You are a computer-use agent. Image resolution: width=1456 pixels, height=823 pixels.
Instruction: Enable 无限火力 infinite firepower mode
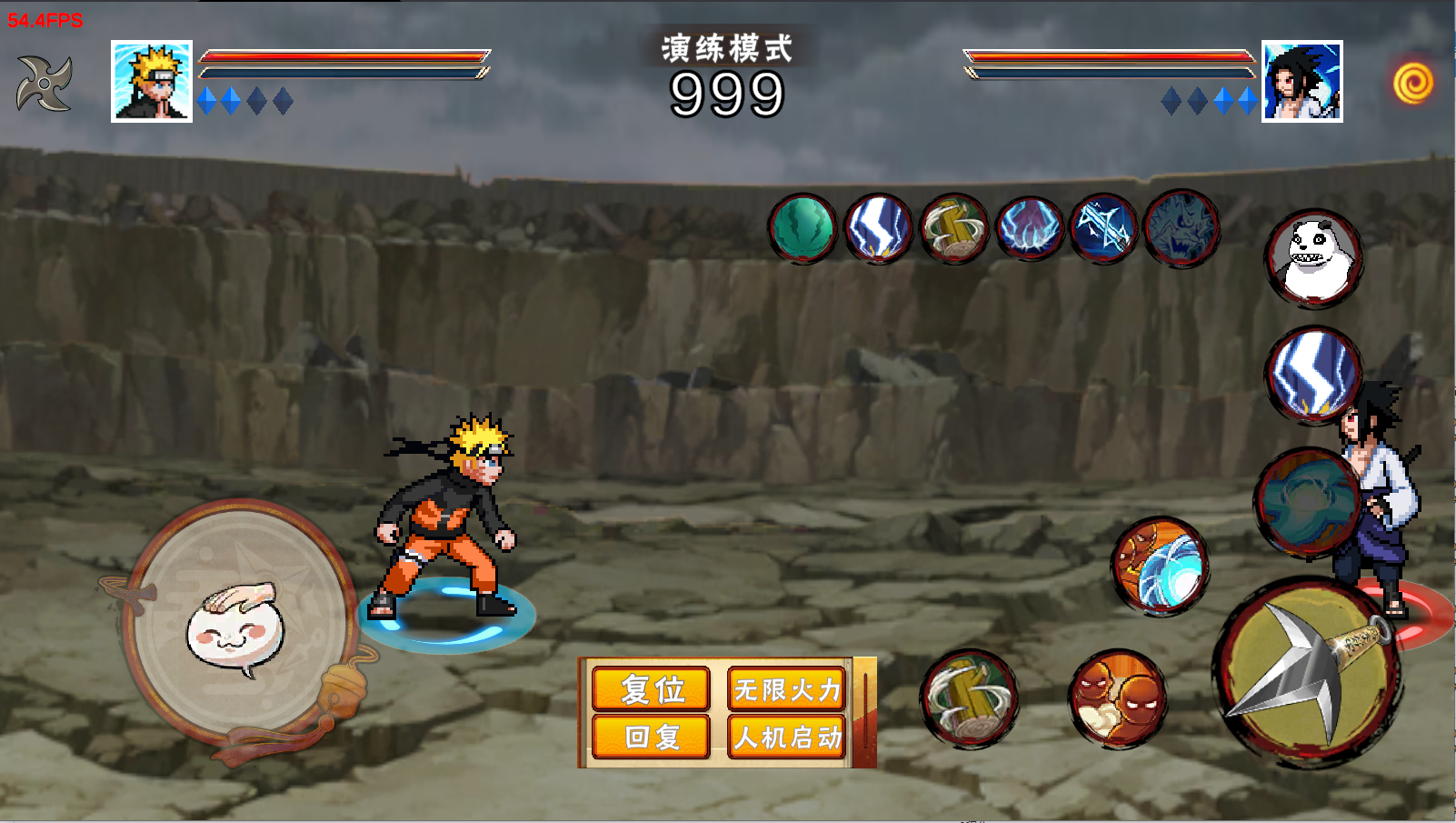(787, 689)
